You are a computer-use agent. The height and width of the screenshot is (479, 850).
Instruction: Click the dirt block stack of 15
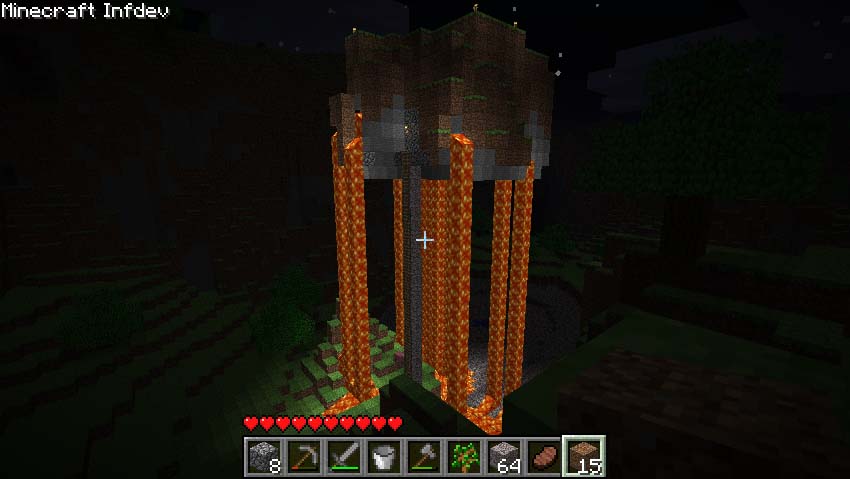584,457
